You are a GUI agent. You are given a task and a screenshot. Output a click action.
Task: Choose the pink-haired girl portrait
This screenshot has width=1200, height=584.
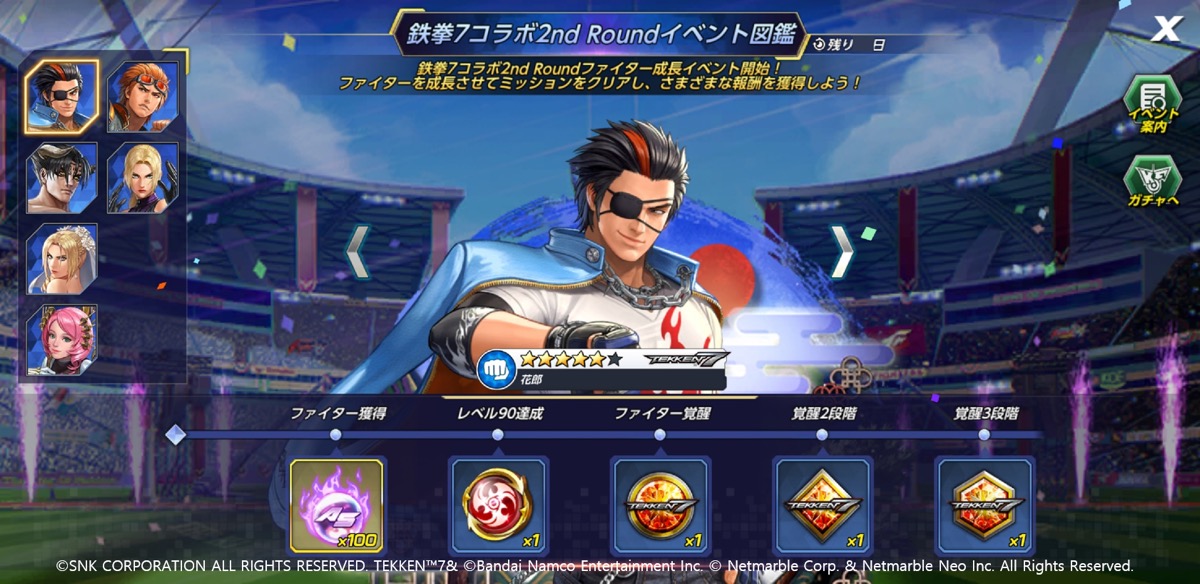[62, 339]
